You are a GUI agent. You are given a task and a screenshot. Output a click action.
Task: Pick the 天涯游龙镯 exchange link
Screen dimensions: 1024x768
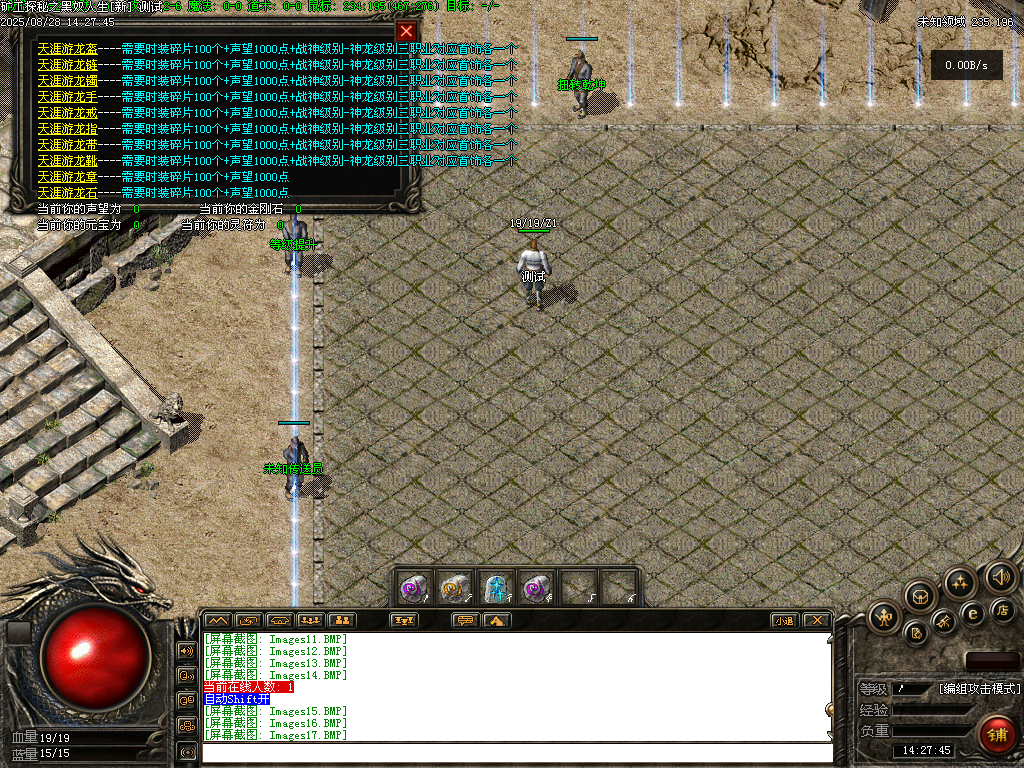click(67, 80)
